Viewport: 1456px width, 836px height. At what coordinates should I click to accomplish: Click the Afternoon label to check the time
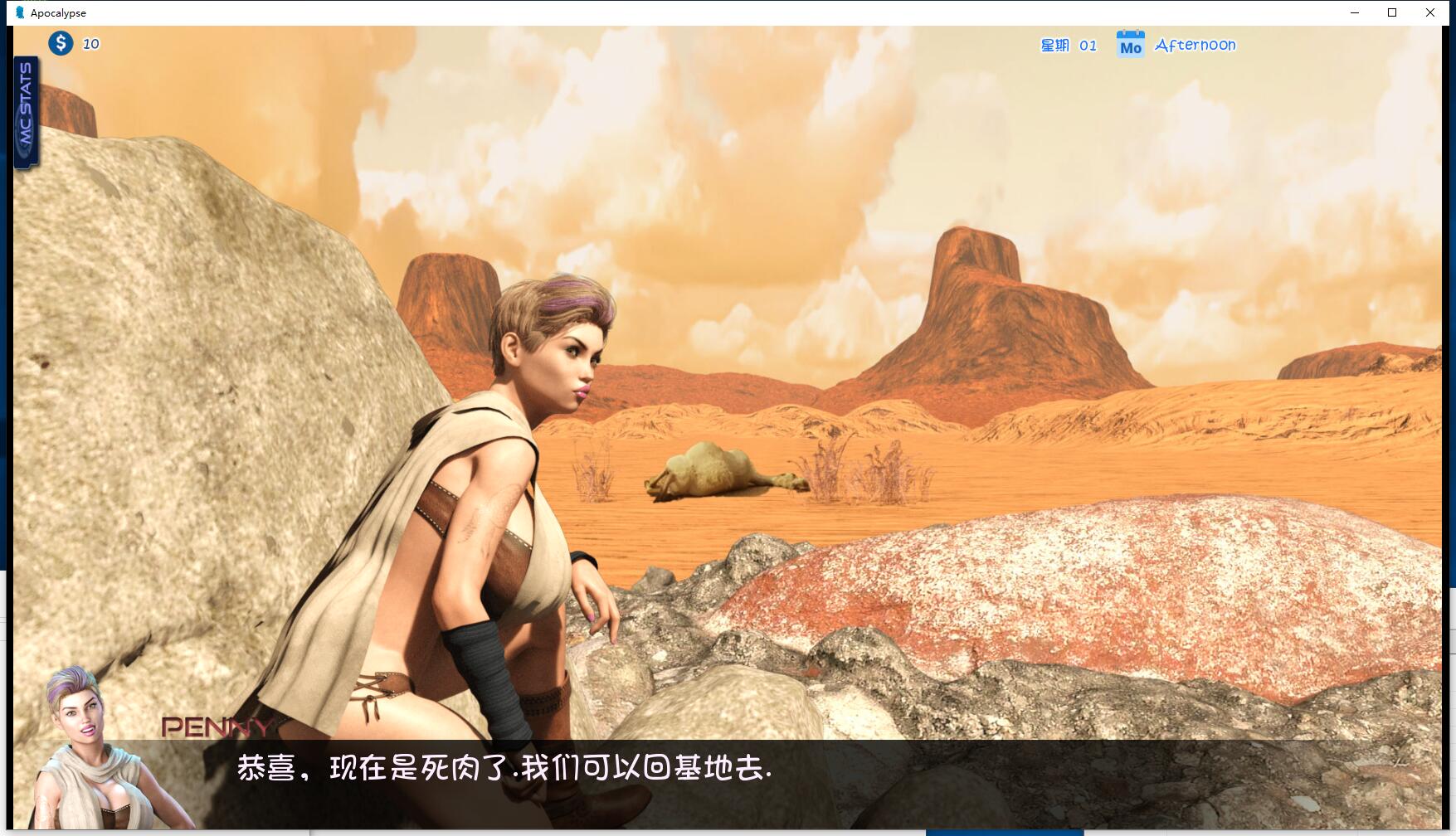point(1196,44)
